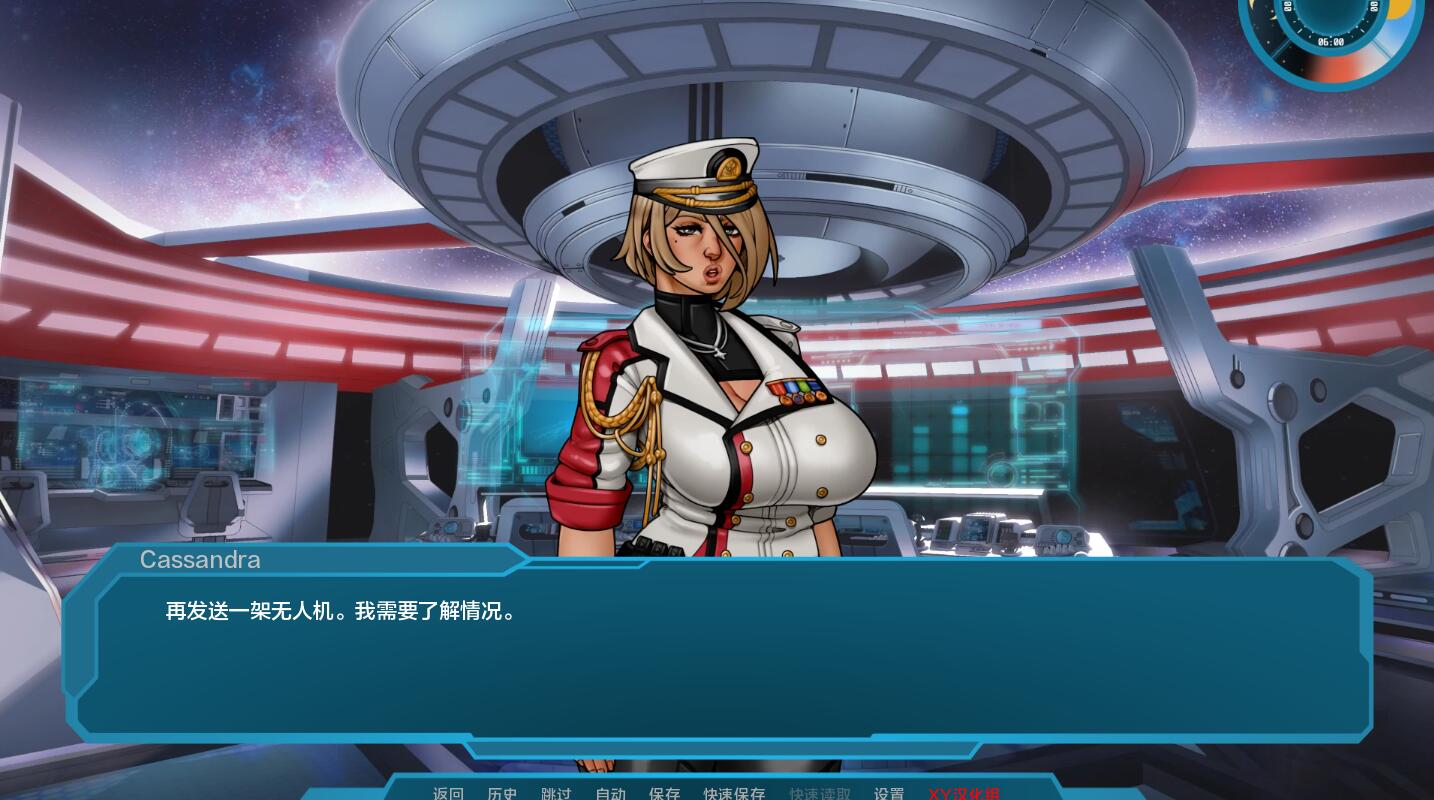The image size is (1434, 800).
Task: Go back to previous dialogue with 返回
Action: (448, 793)
